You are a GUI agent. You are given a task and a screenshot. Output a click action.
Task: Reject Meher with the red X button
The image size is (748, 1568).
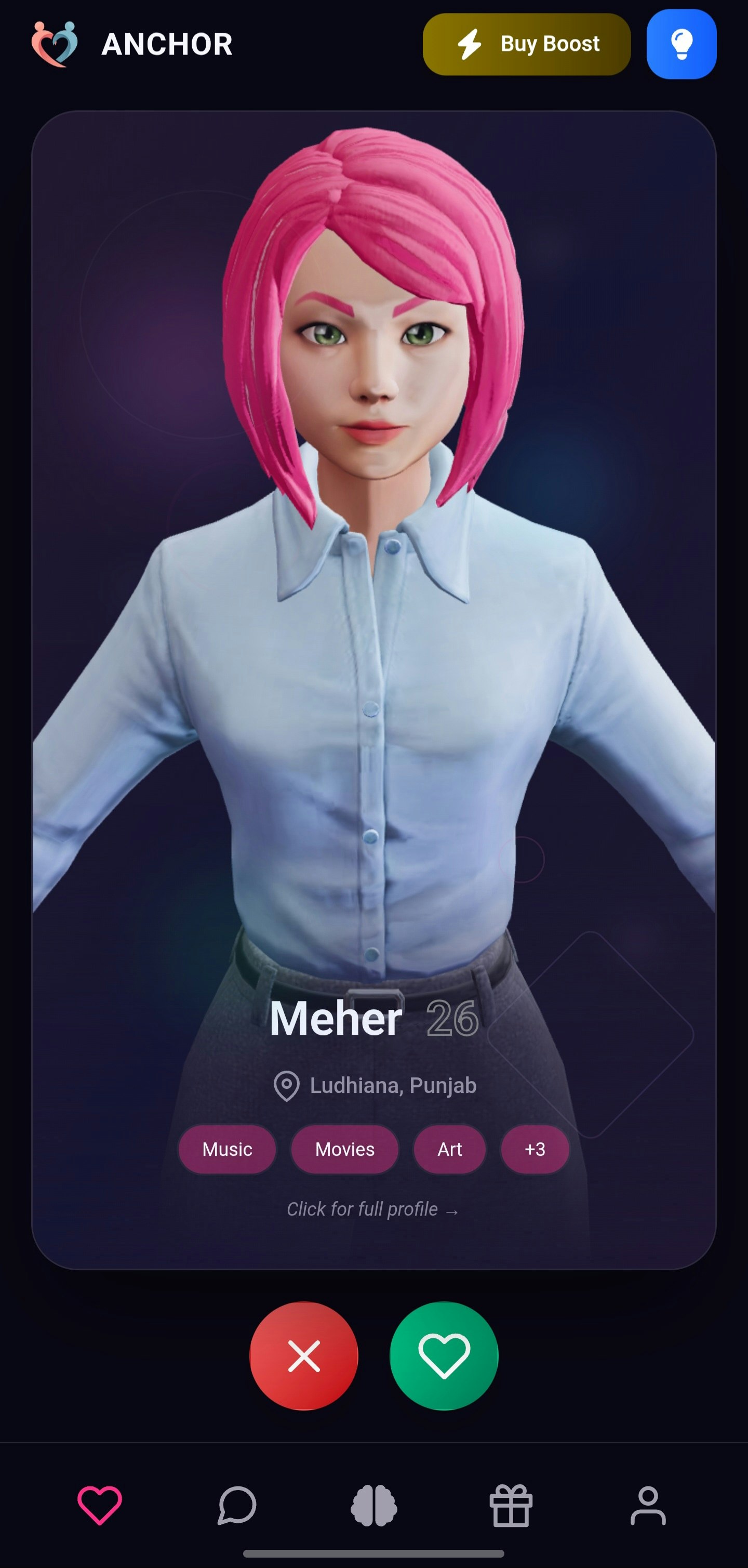pyautogui.click(x=304, y=1359)
